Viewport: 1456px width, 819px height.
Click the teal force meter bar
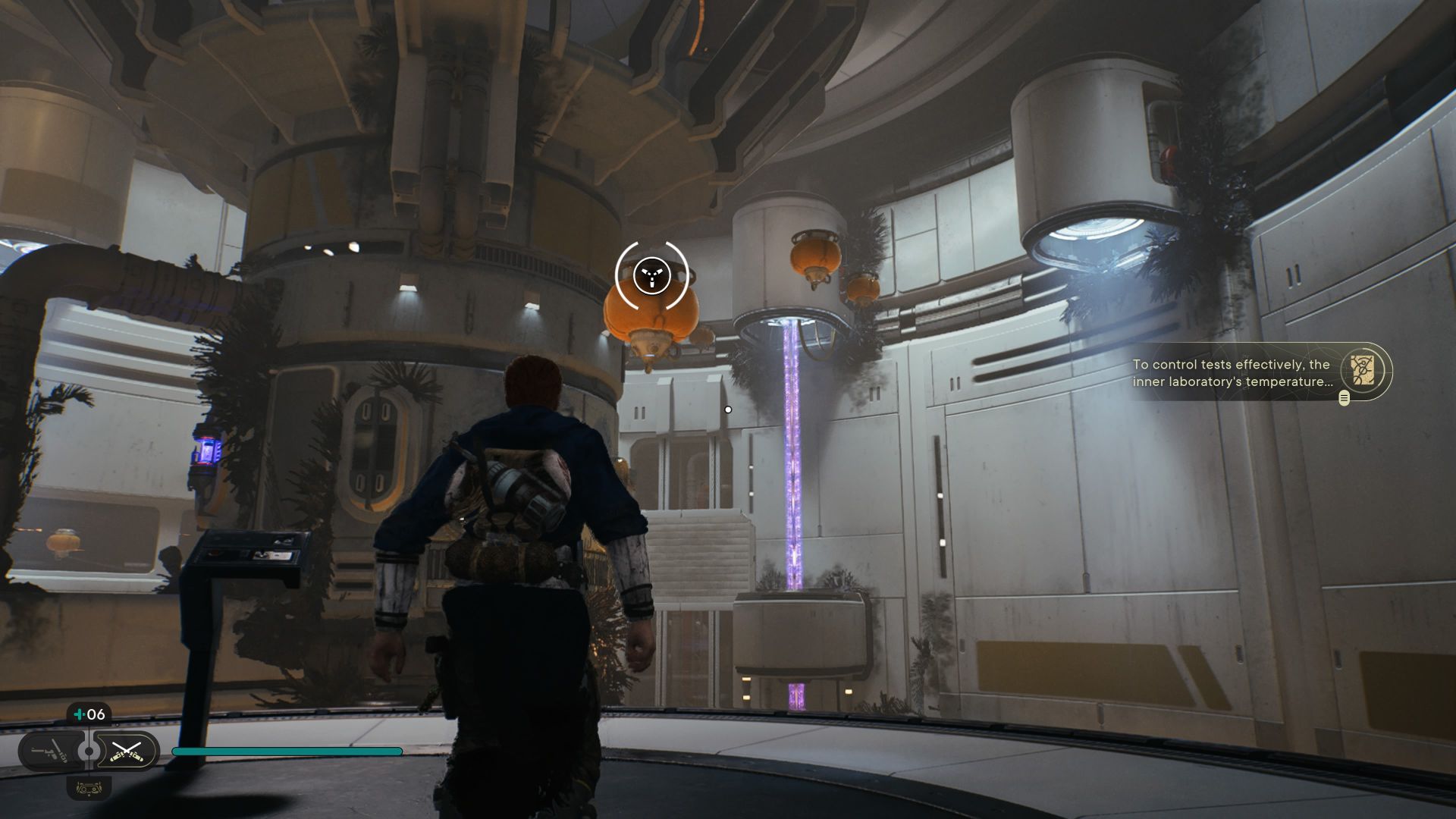[x=288, y=749]
